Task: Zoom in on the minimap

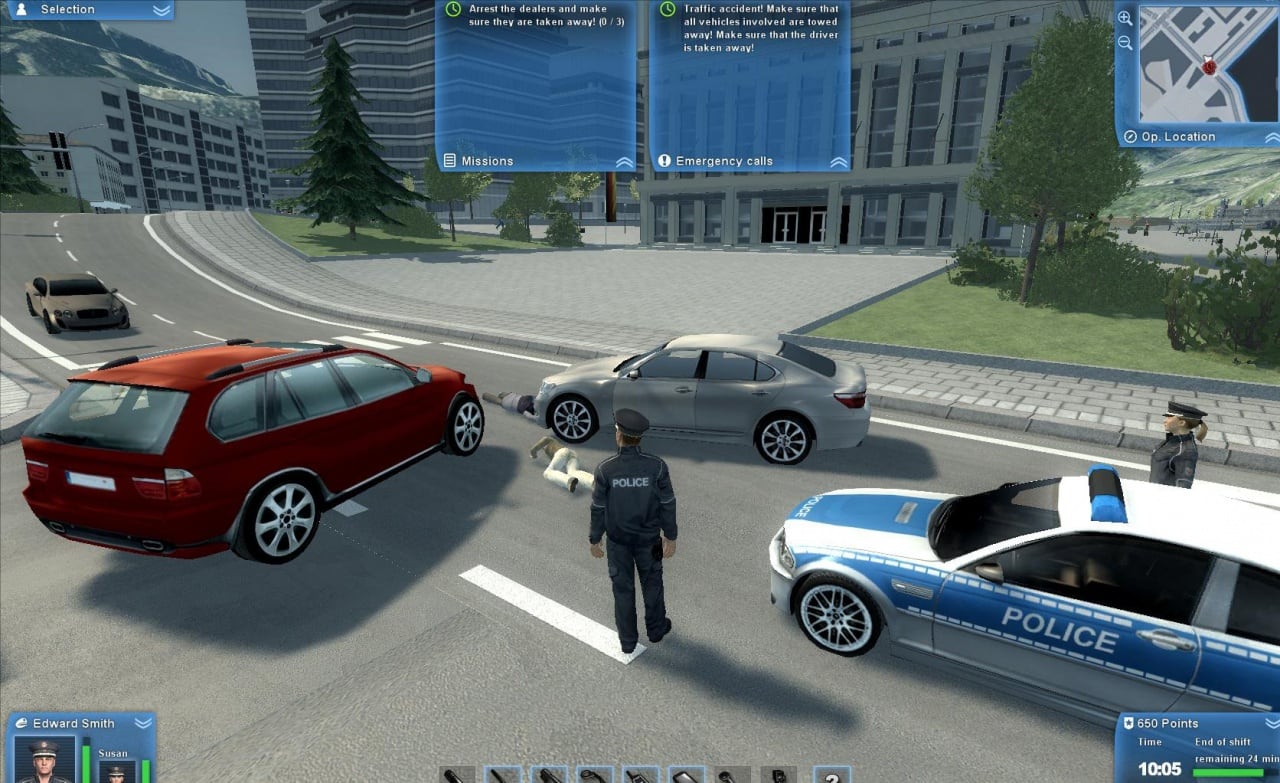Action: pos(1126,18)
